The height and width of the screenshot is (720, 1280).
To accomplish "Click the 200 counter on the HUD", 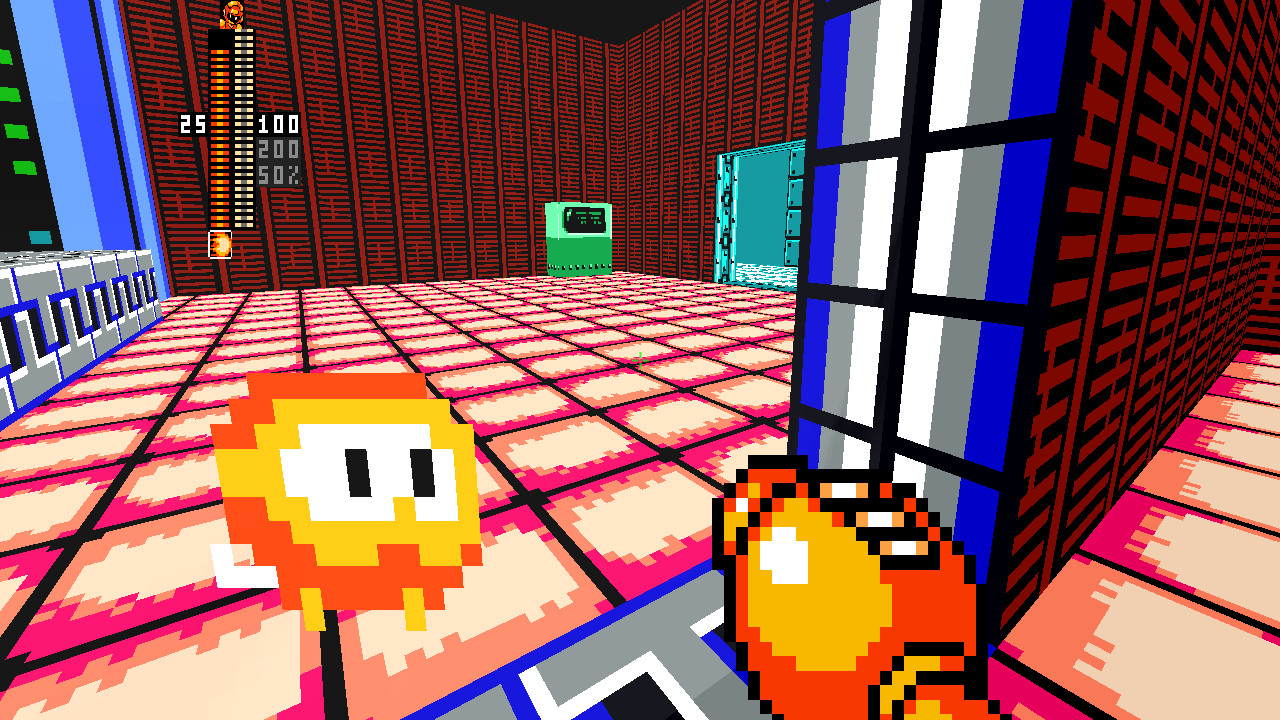I will 279,150.
